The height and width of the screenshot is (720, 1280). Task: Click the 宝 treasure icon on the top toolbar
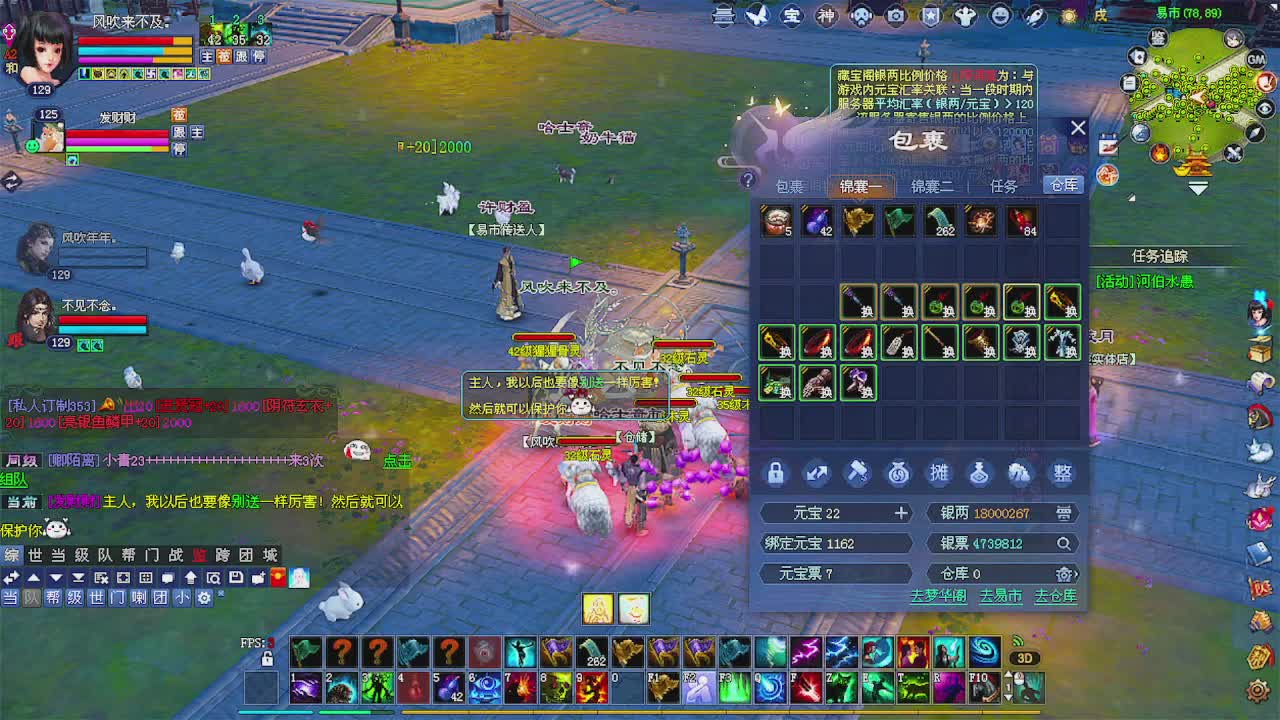coord(791,15)
